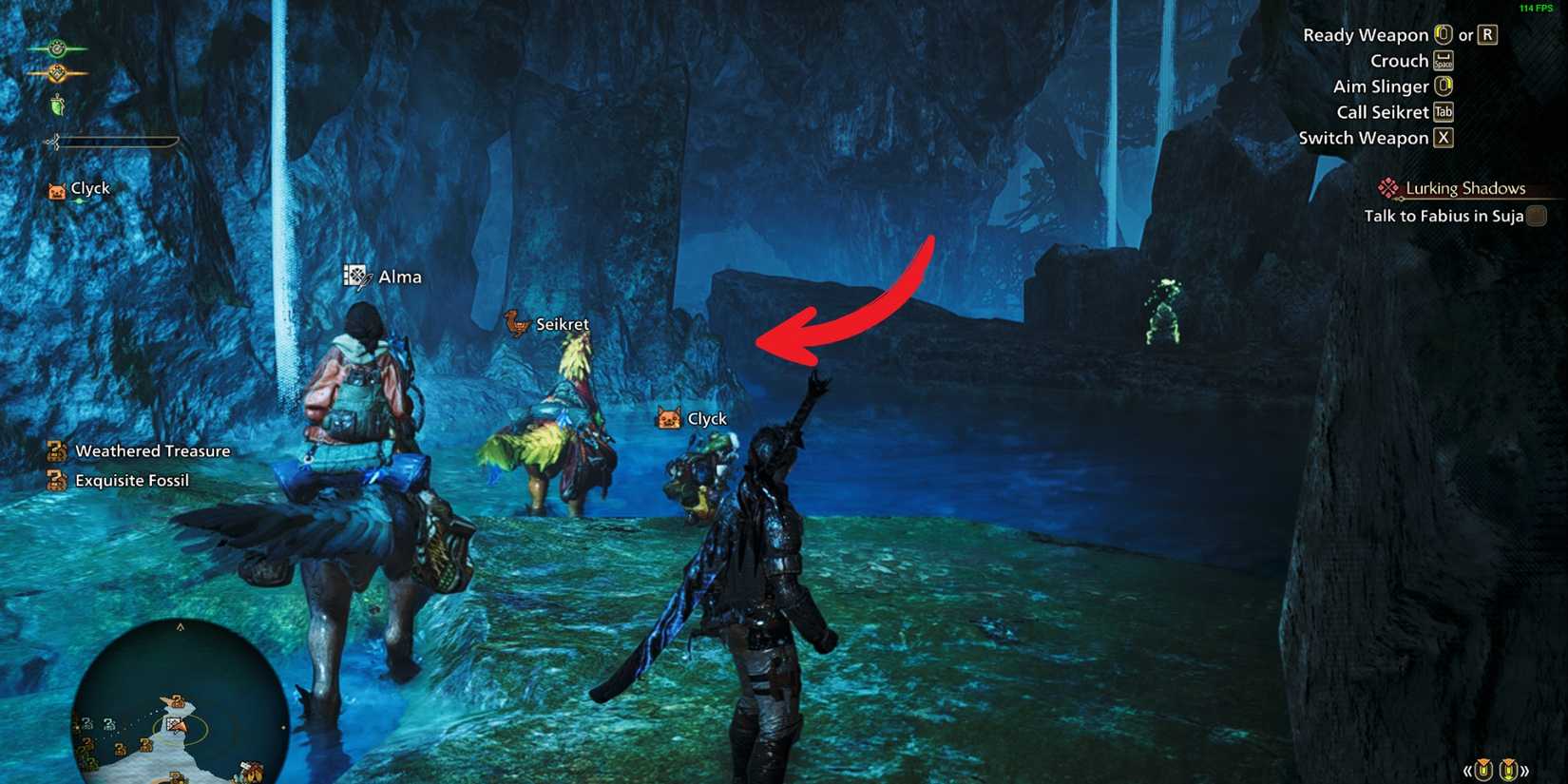Click the Alma NPC marker icon
This screenshot has width=1568, height=784.
click(354, 277)
